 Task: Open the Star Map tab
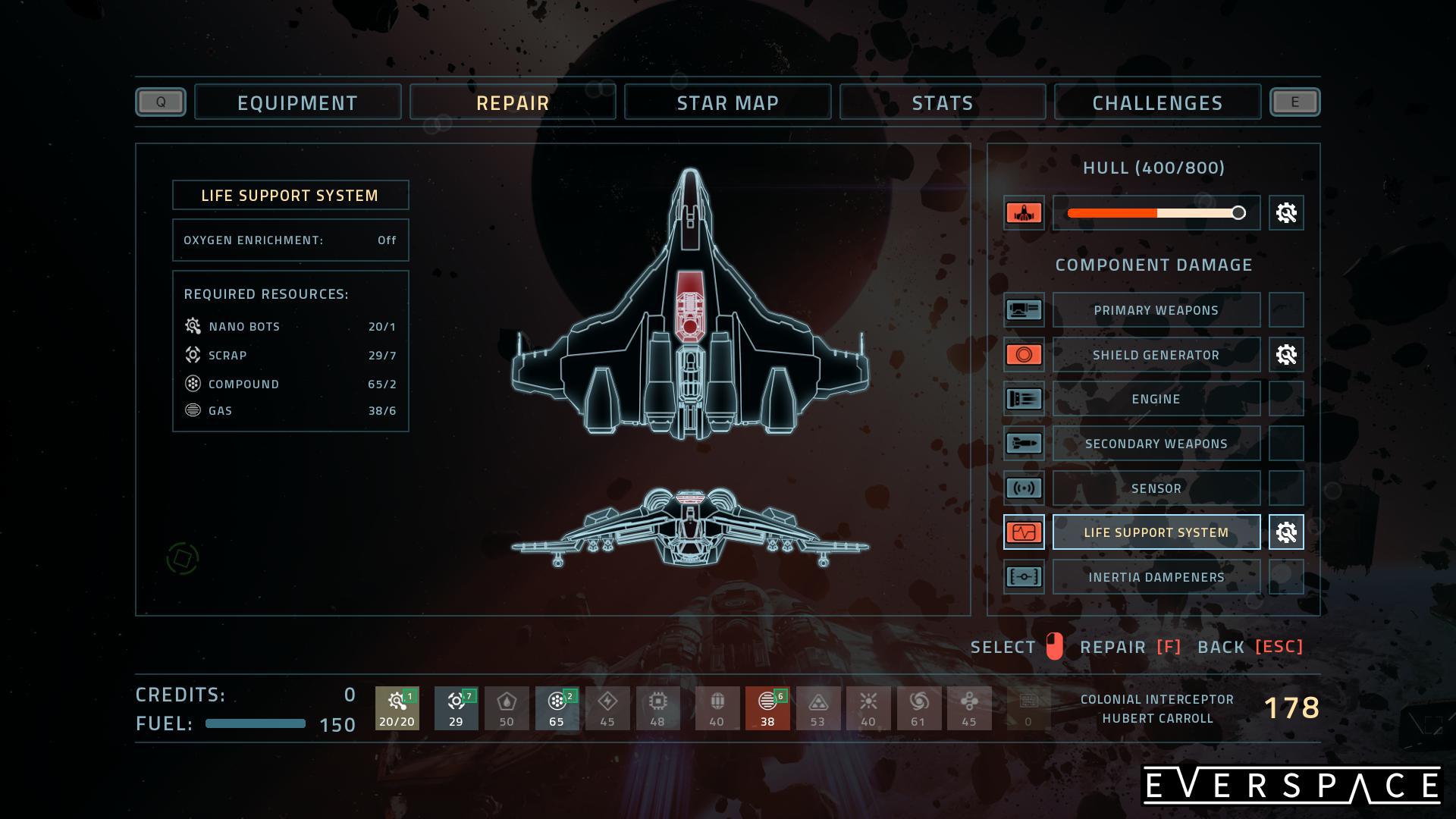(x=727, y=102)
